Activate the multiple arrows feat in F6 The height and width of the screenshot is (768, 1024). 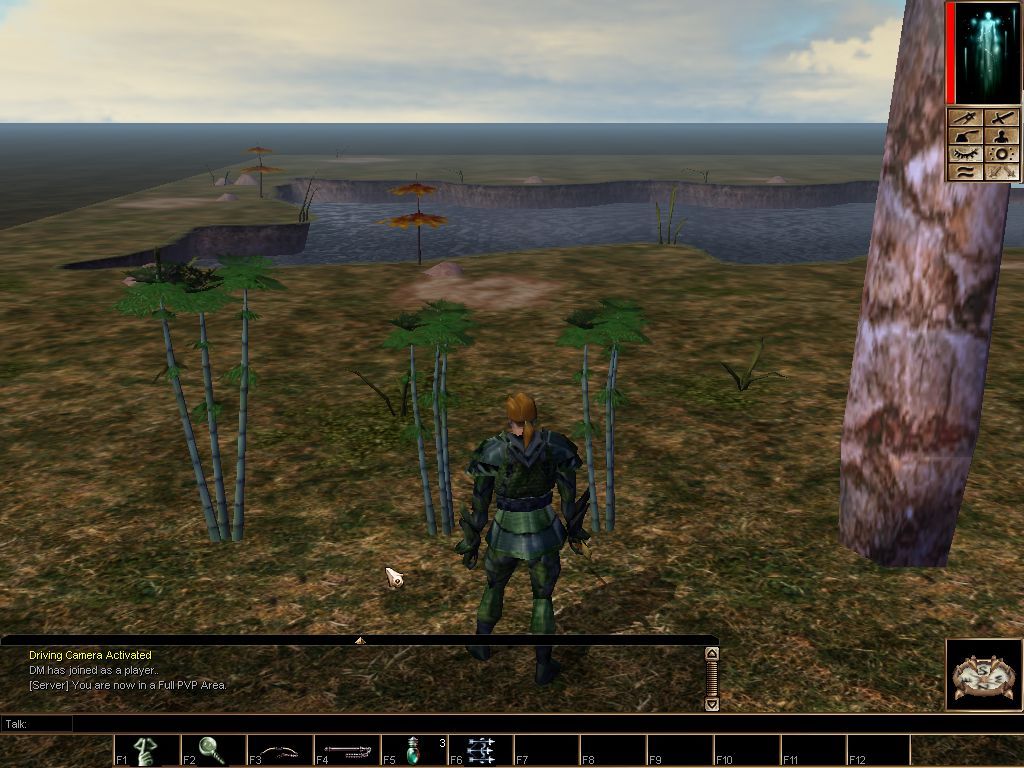tap(481, 751)
